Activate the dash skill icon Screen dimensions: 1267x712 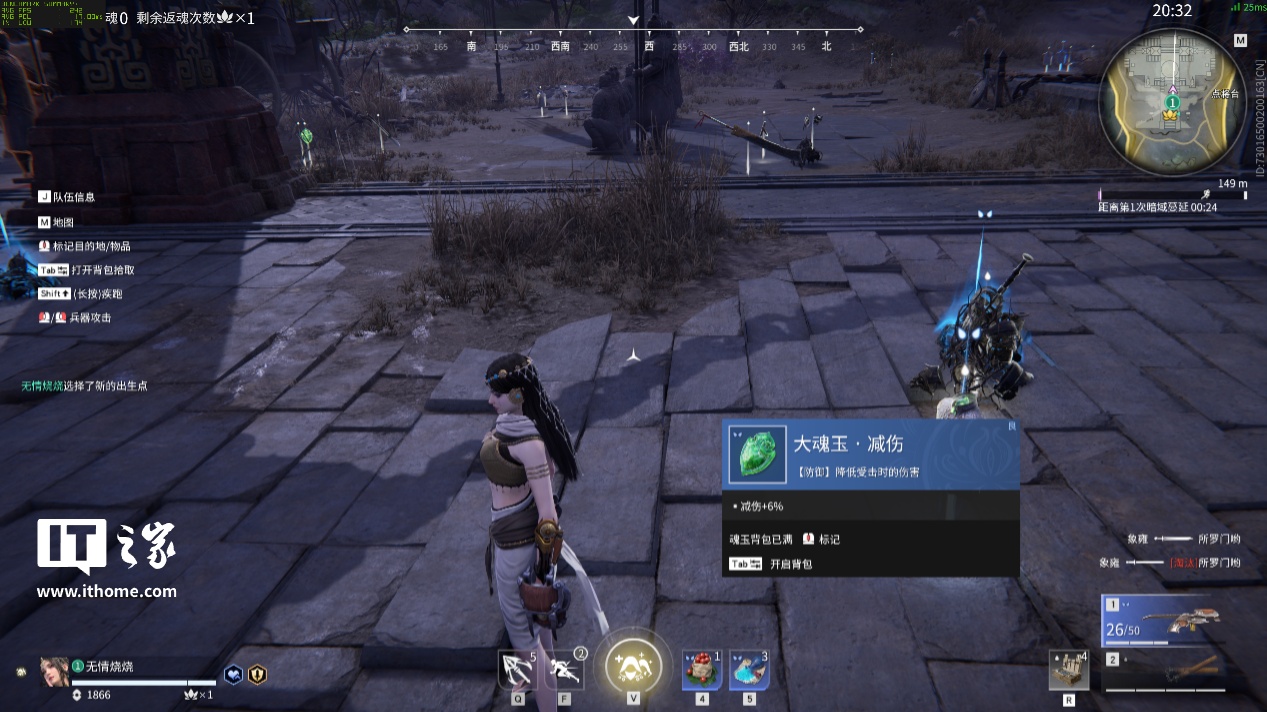565,669
